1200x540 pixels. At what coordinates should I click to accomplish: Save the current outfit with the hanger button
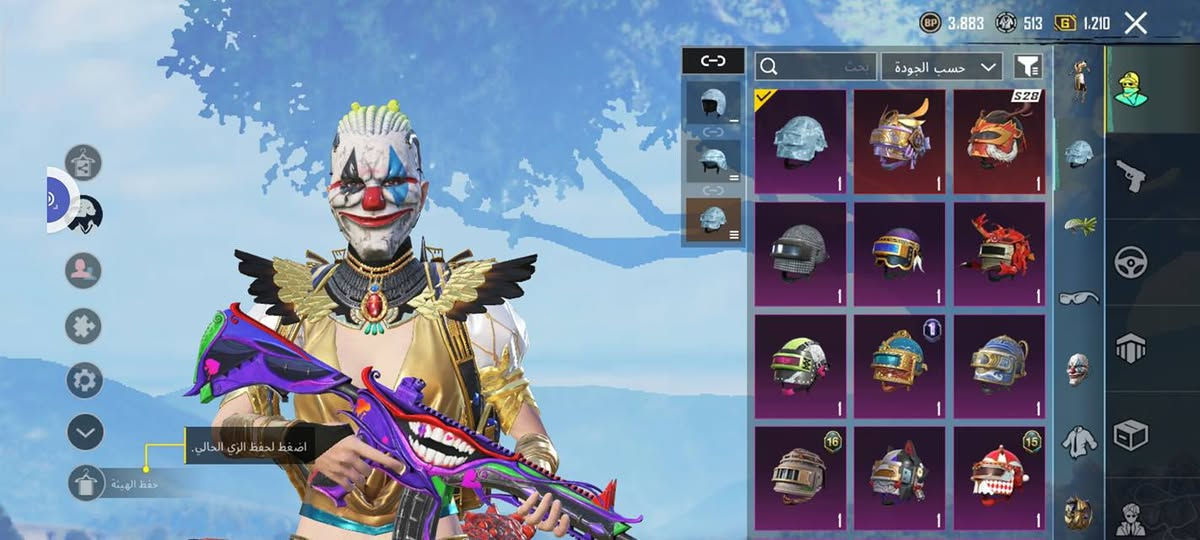coord(85,483)
